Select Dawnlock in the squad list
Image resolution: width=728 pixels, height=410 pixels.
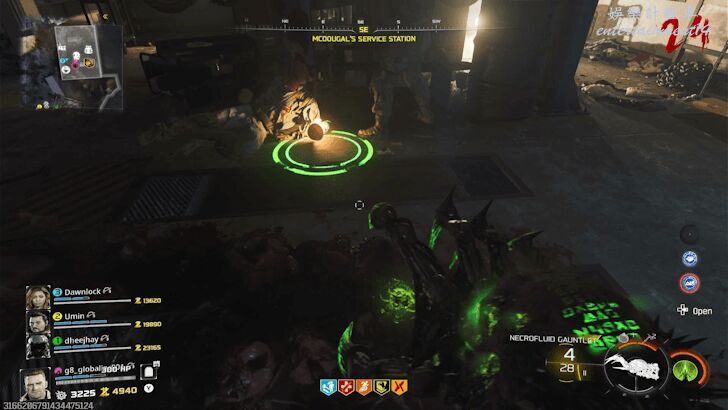[80, 291]
